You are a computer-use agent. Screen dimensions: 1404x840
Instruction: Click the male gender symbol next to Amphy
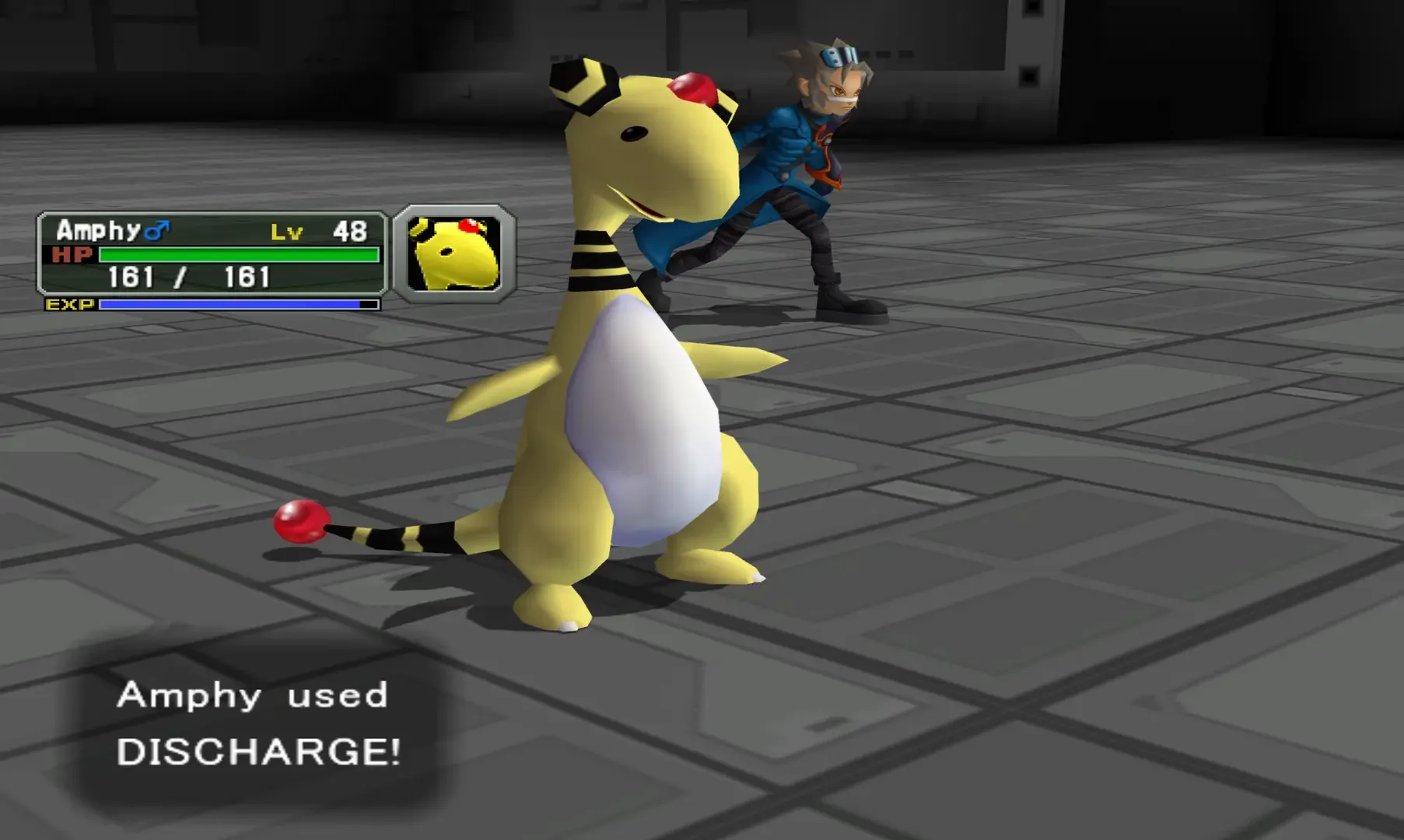[x=156, y=229]
